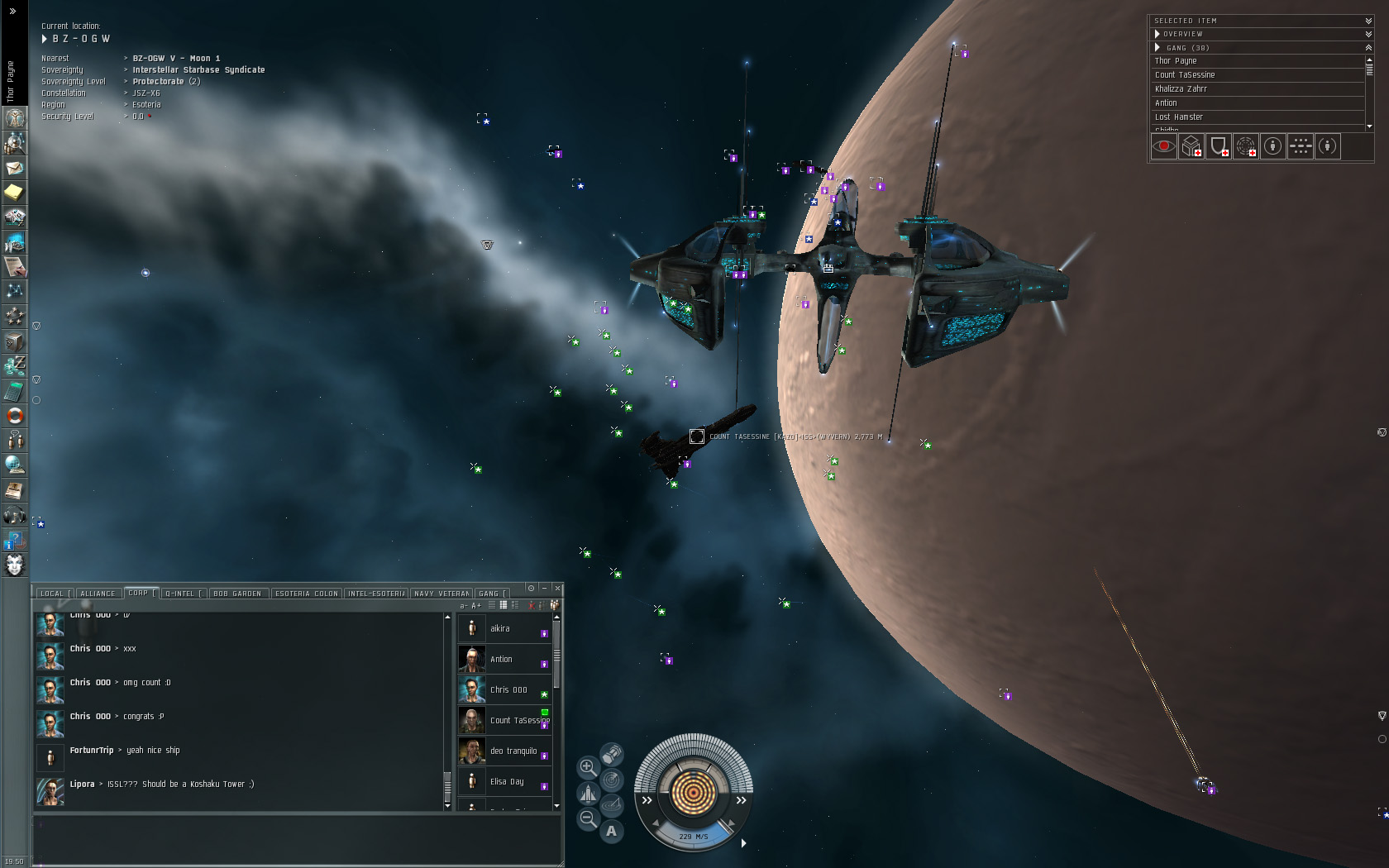
Task: Switch to the Navy Veteran chat tab
Action: [441, 594]
